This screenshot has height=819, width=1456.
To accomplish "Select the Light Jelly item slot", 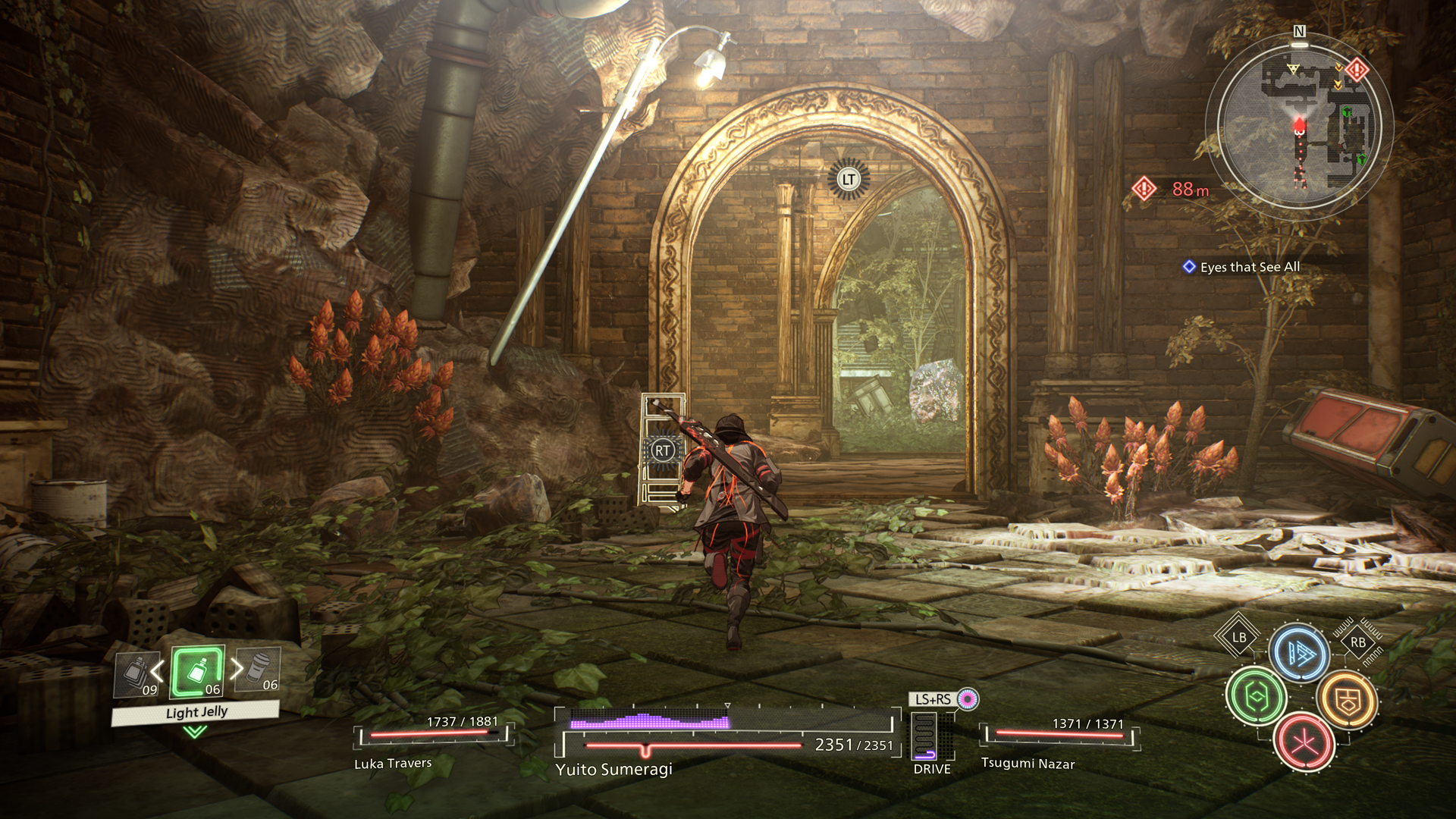I will [198, 671].
